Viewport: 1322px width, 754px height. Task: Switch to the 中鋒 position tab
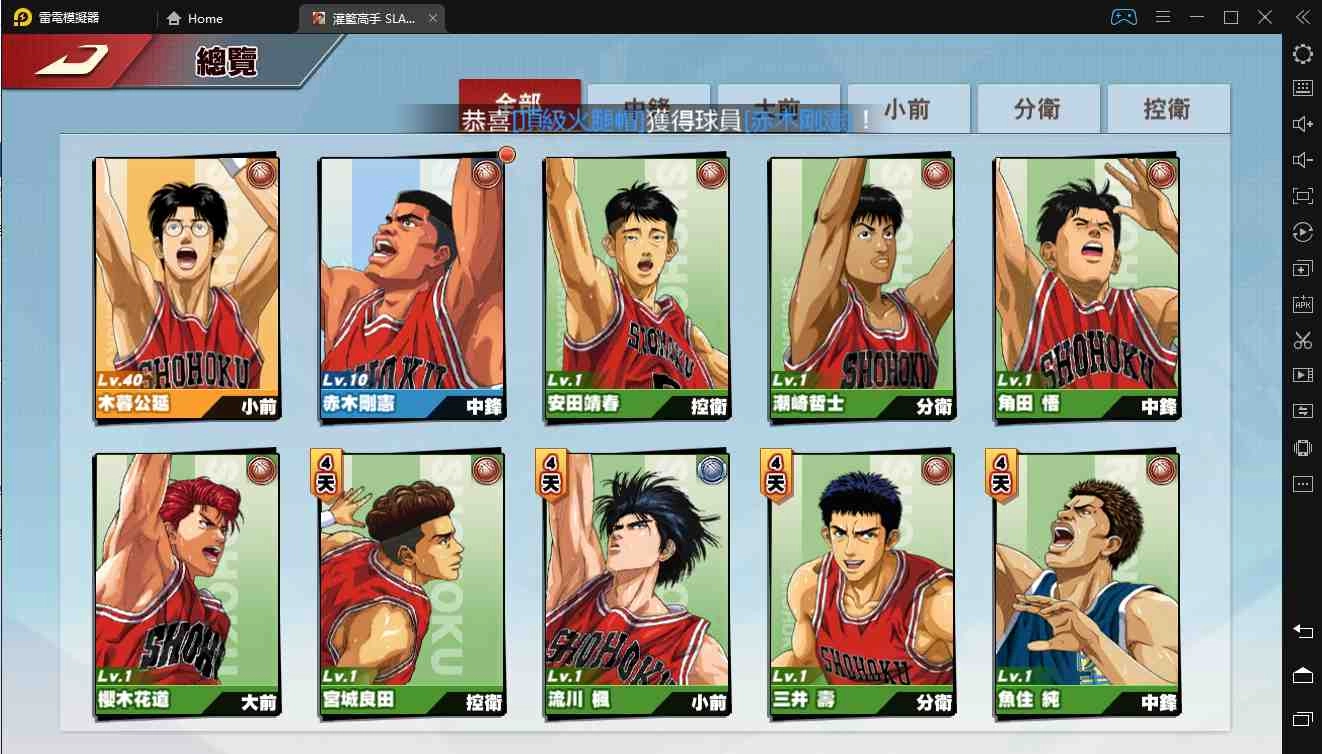[x=649, y=107]
